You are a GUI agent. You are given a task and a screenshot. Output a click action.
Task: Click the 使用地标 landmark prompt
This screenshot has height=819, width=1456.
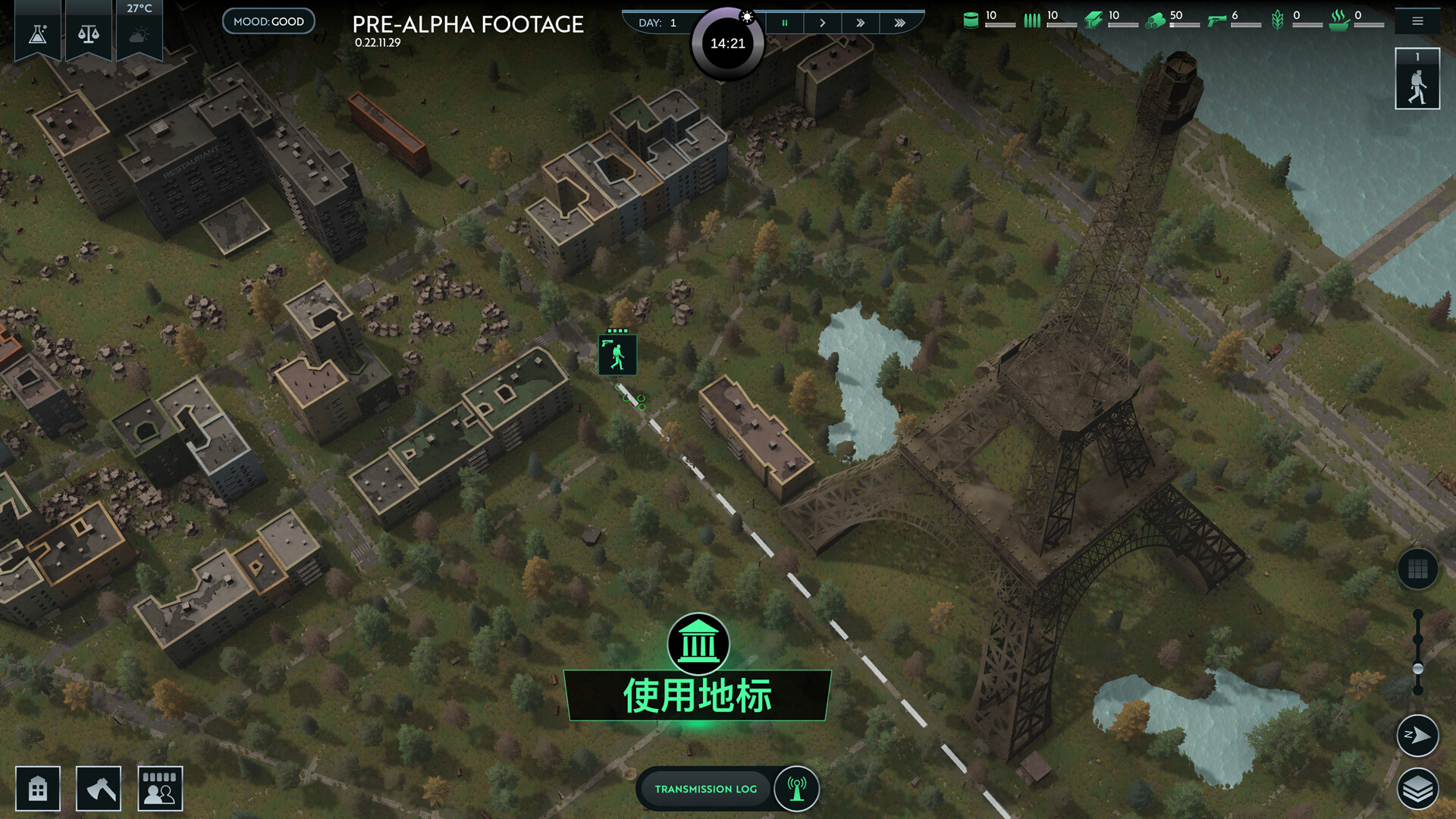[x=698, y=695]
